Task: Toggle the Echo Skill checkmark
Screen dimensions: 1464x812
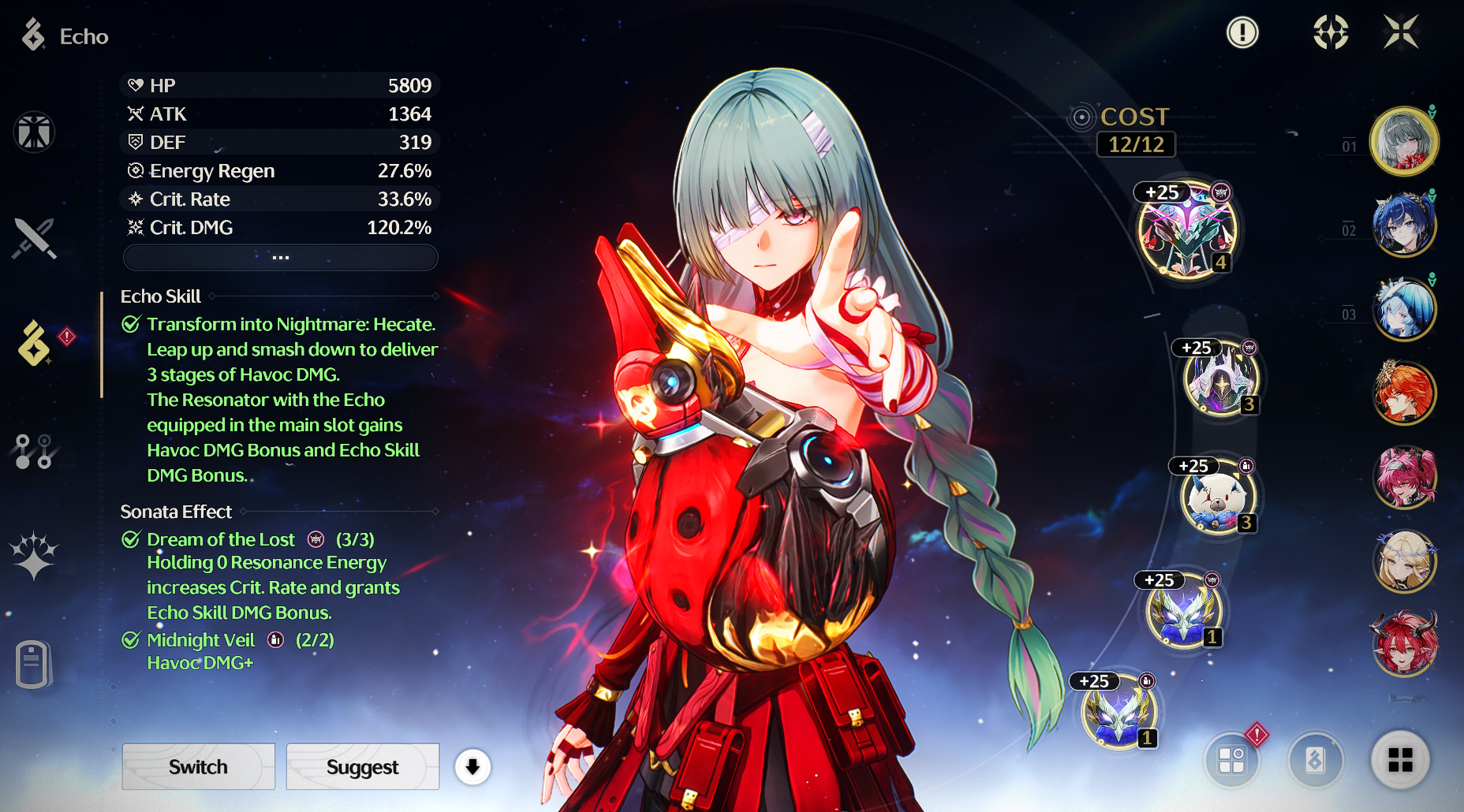Action: pos(130,322)
